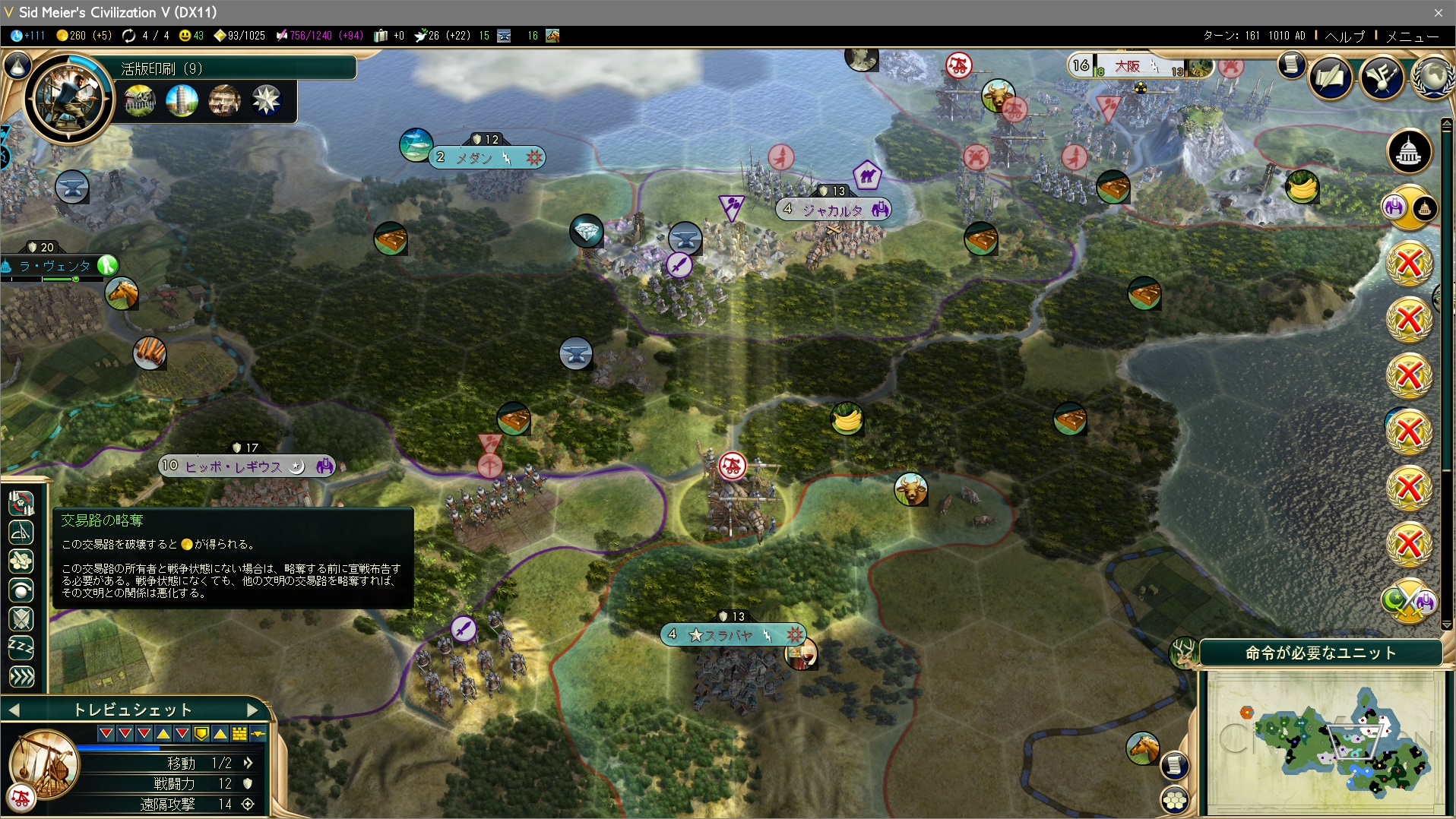Screen dimensions: 1456x819
Task: Choose the sleep (Zzz) unit action
Action: 21,647
